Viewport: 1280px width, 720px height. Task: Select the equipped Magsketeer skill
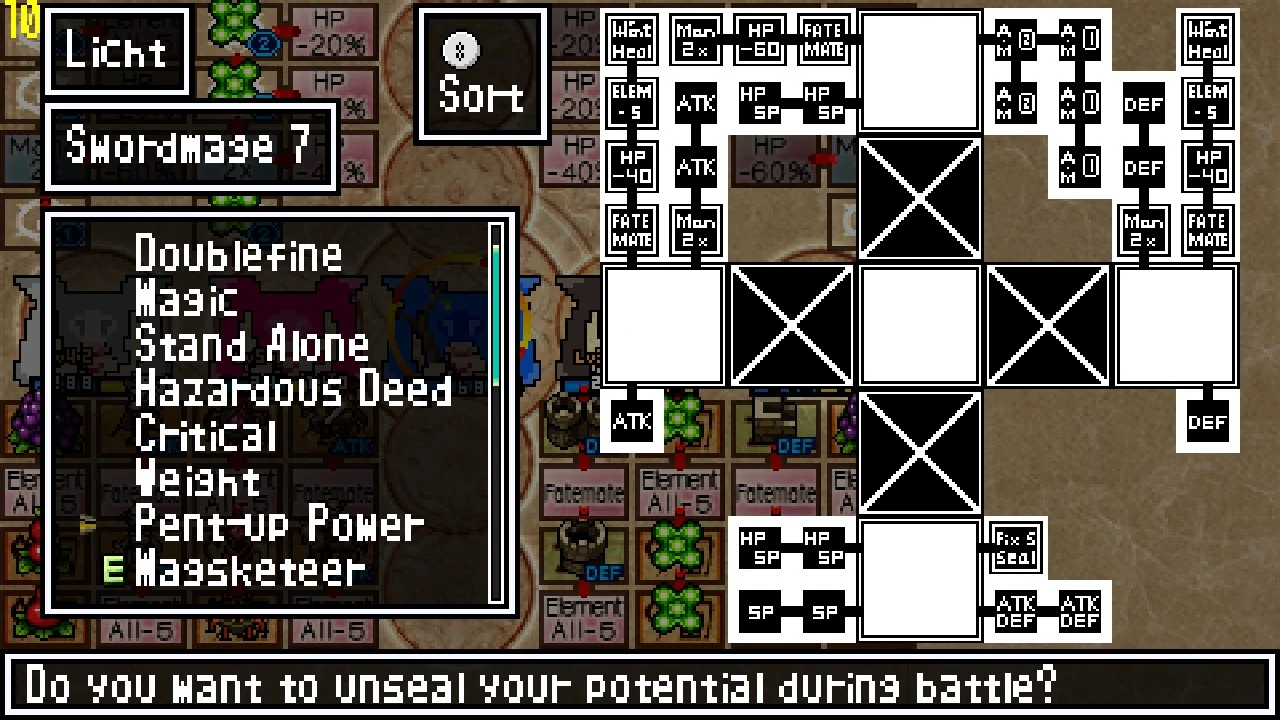click(248, 570)
